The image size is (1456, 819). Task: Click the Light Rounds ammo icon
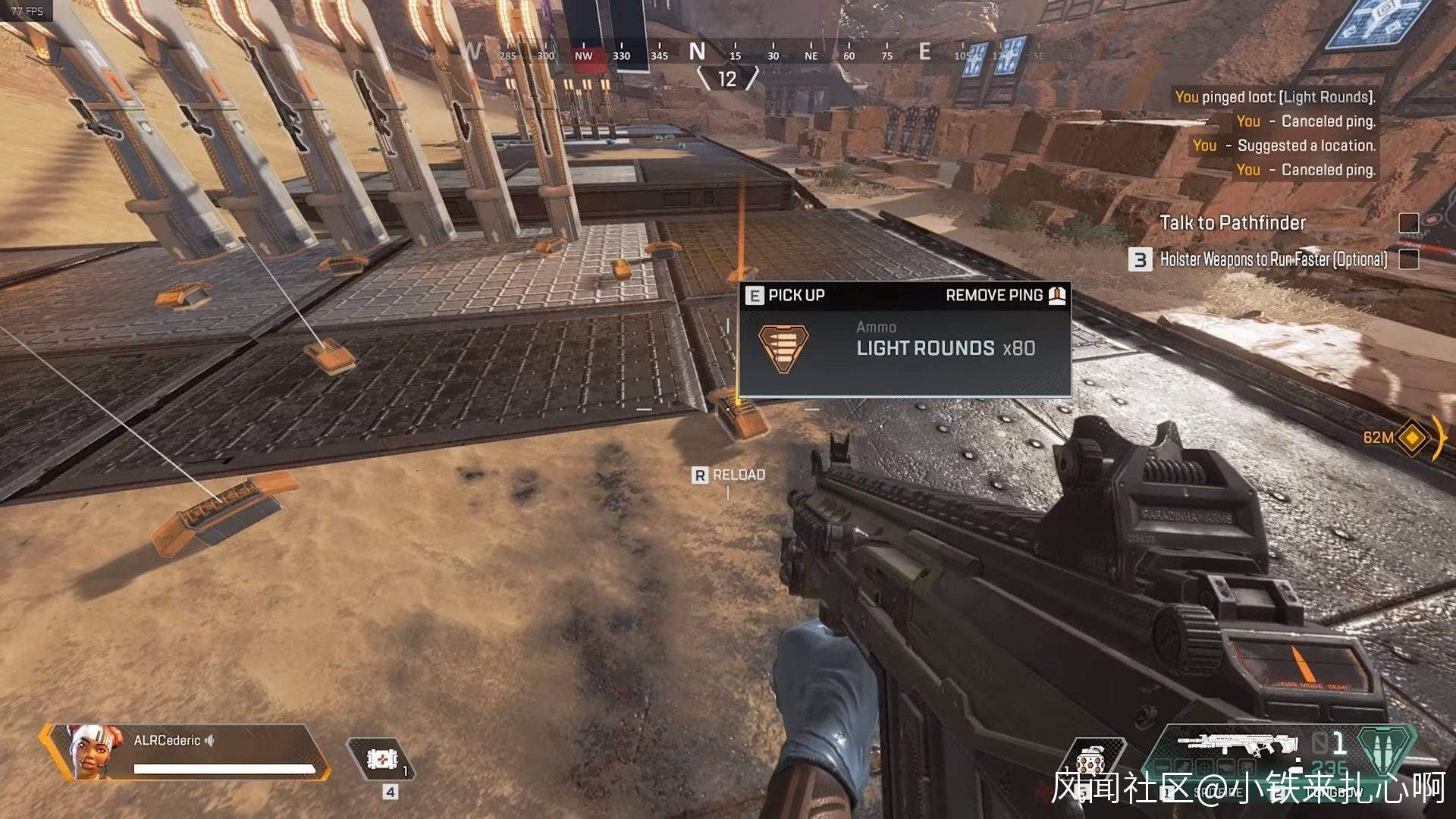[783, 348]
